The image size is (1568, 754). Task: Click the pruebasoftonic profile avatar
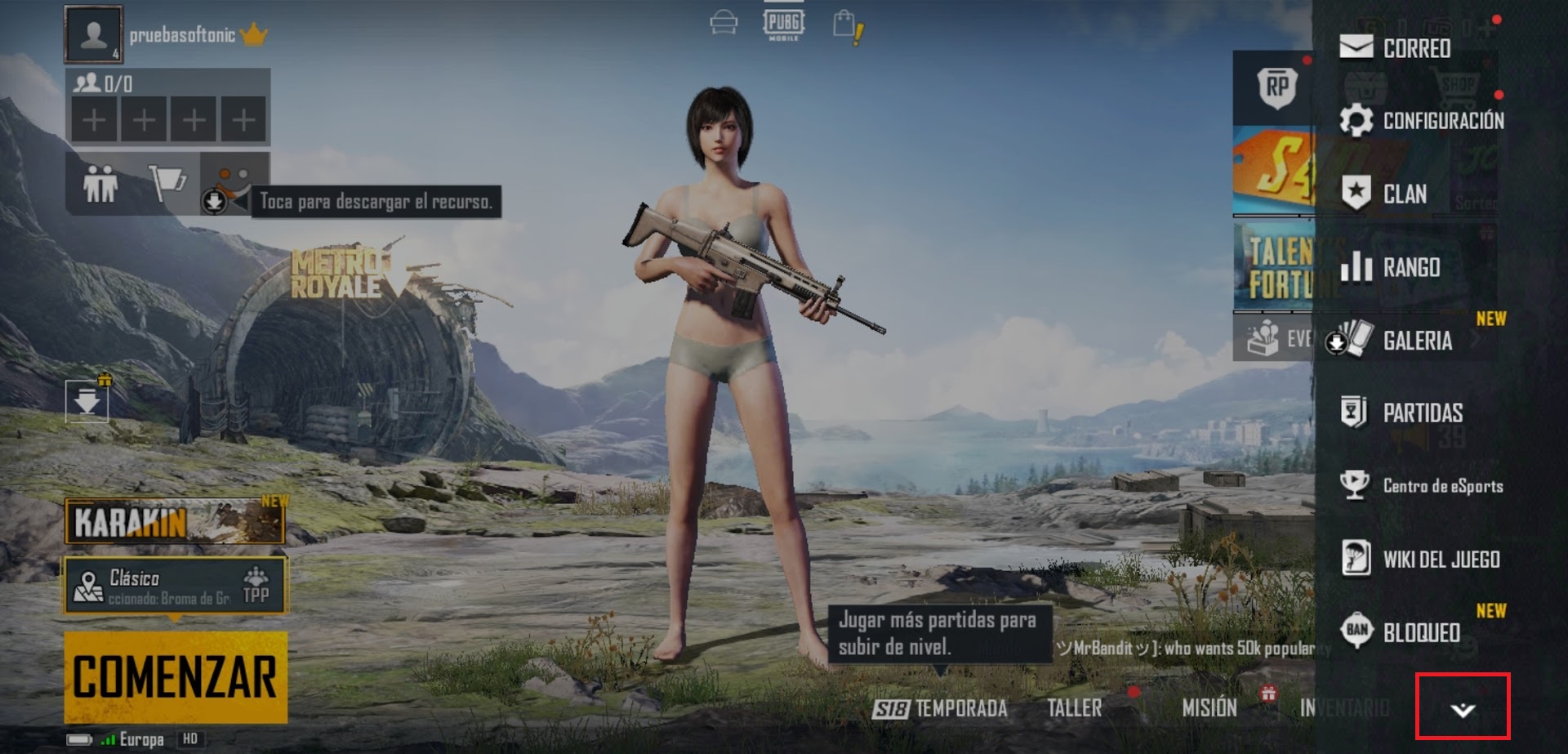point(94,34)
